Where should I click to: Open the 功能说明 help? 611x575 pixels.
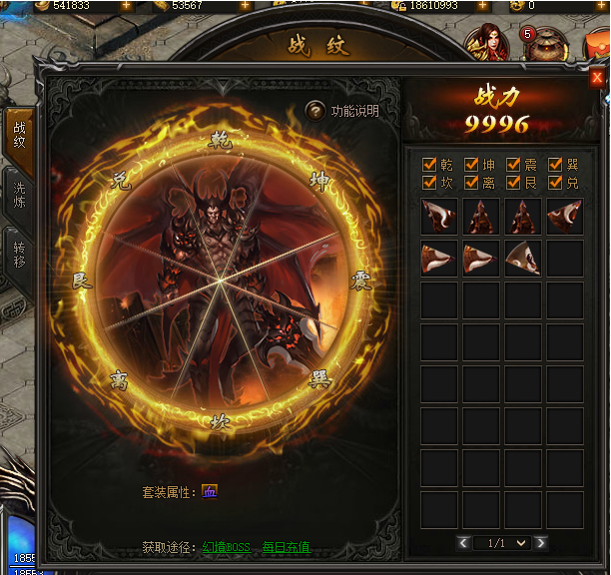tap(343, 111)
